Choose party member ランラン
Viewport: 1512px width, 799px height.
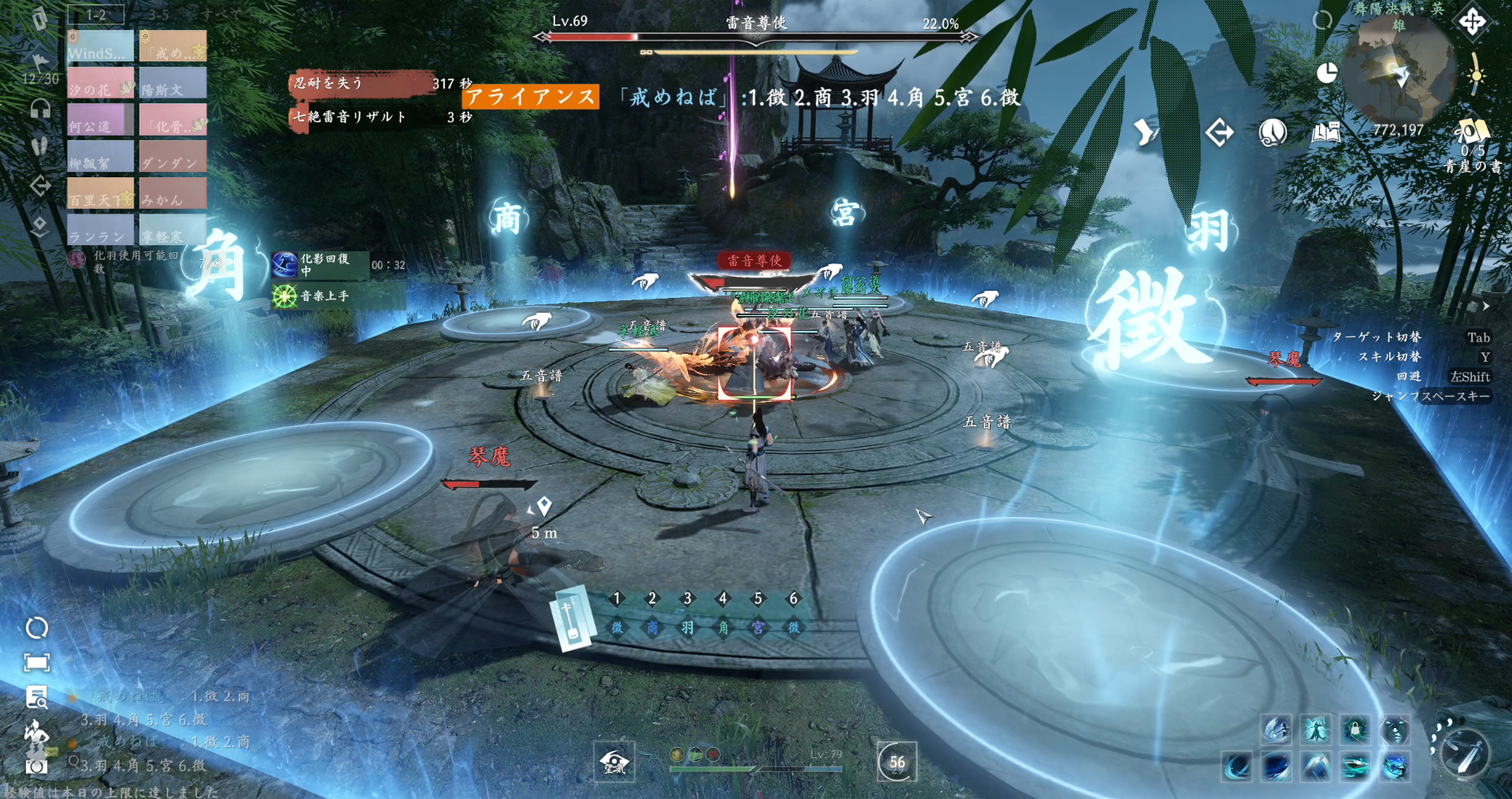[x=100, y=229]
